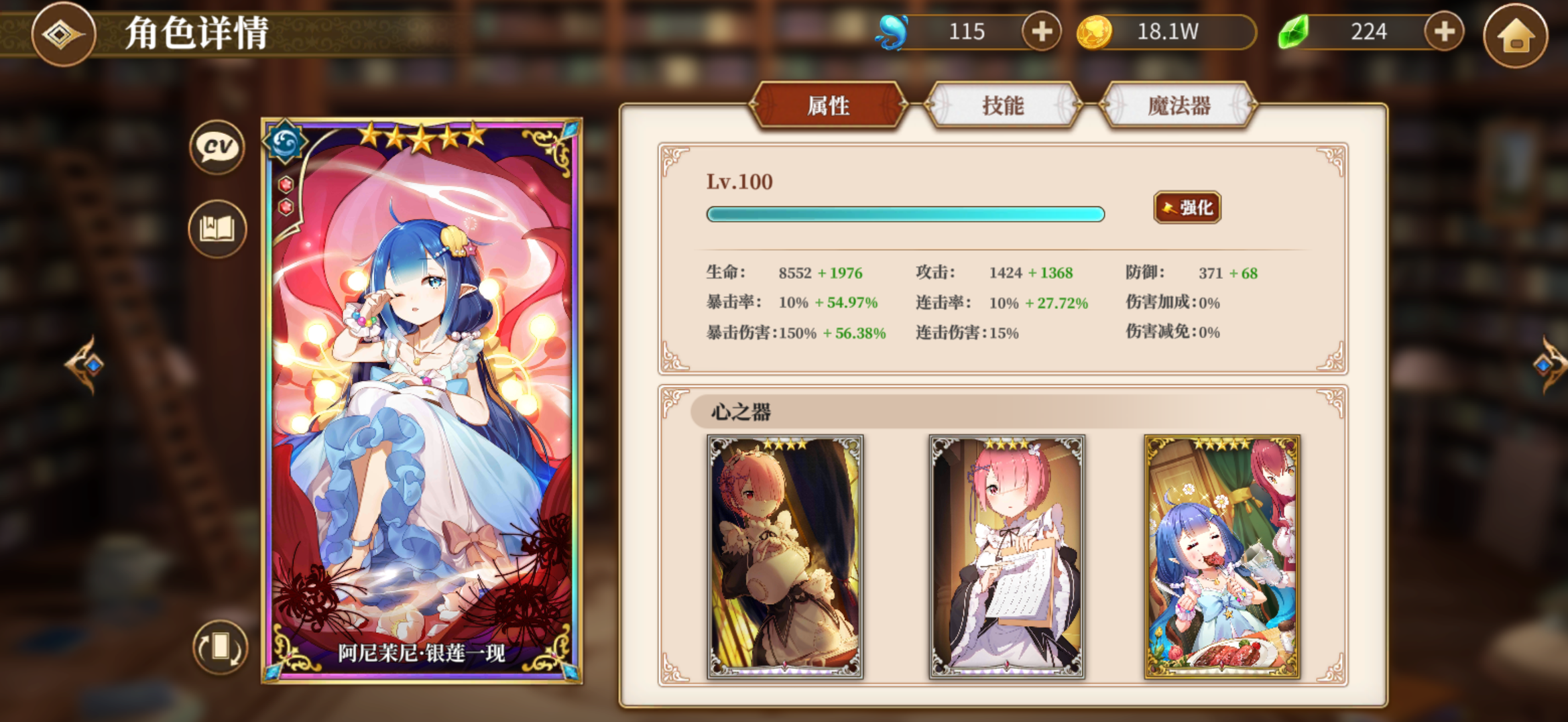
Task: Click the Lv.100 experience progress bar
Action: click(x=904, y=214)
